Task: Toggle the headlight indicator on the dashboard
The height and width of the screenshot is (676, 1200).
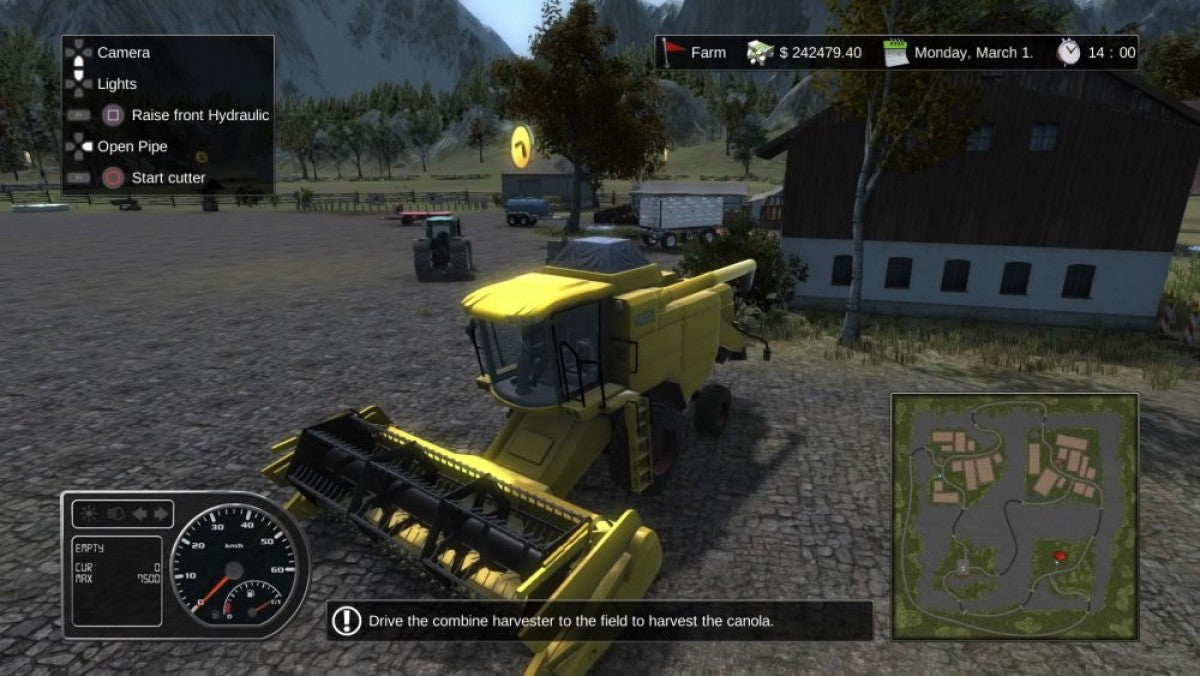Action: tap(115, 514)
